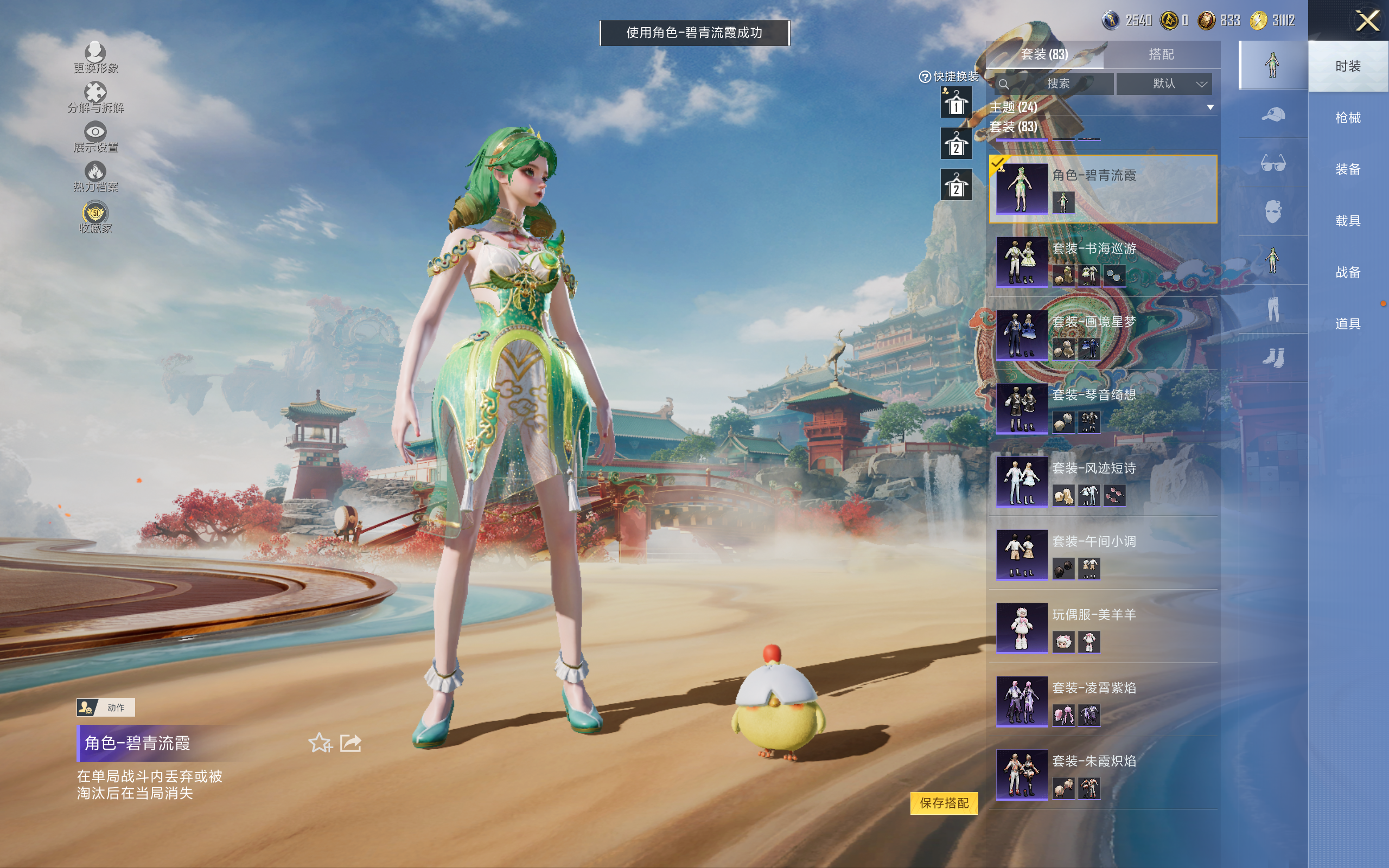This screenshot has height=868, width=1389.
Task: Switch to the 搭配 tab
Action: point(1161,55)
